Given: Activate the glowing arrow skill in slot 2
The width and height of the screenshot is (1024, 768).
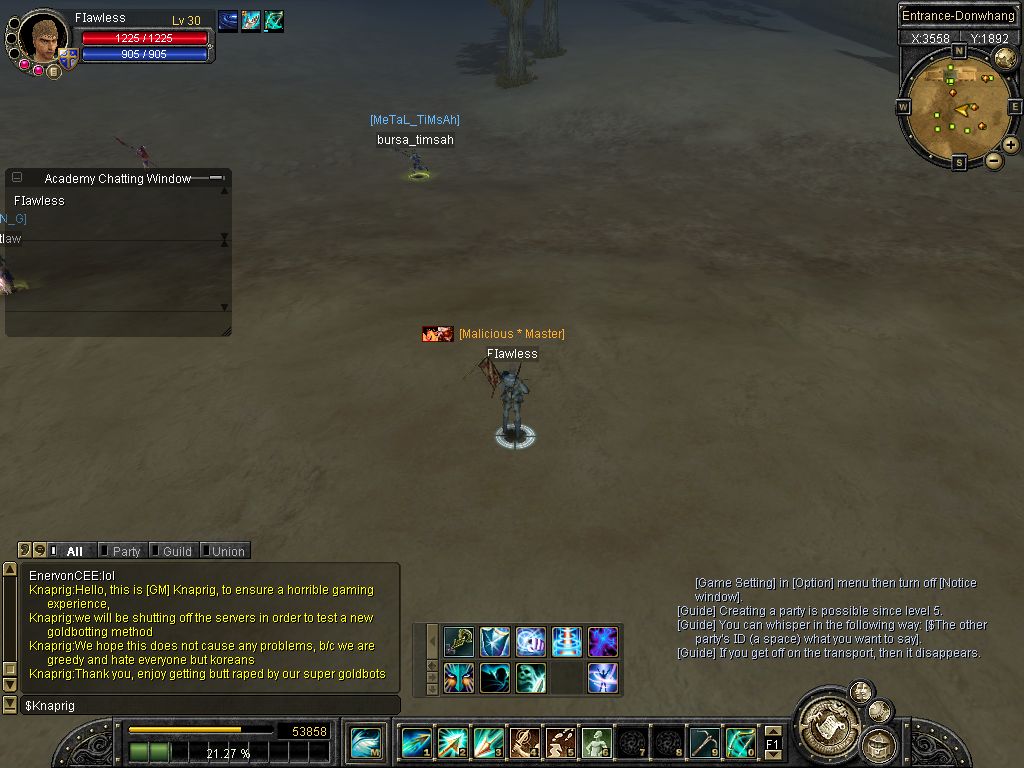Looking at the screenshot, I should (452, 743).
